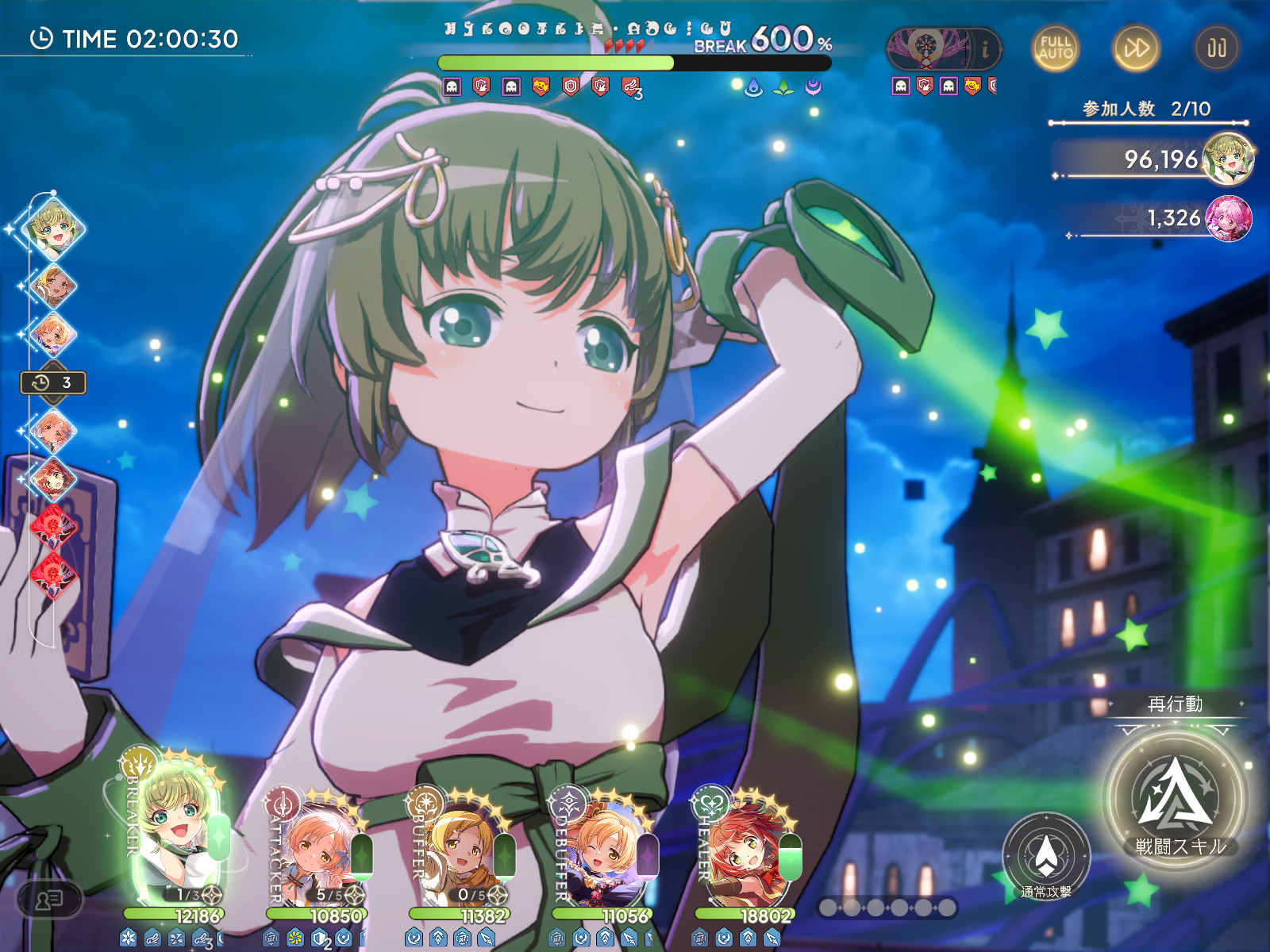Viewport: 1270px width, 952px height.
Task: Pause the battle
Action: point(1216,48)
